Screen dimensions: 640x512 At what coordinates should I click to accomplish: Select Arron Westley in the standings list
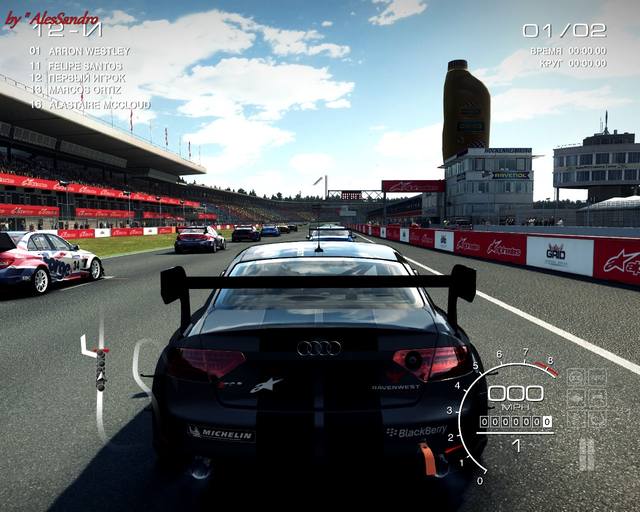pos(88,51)
